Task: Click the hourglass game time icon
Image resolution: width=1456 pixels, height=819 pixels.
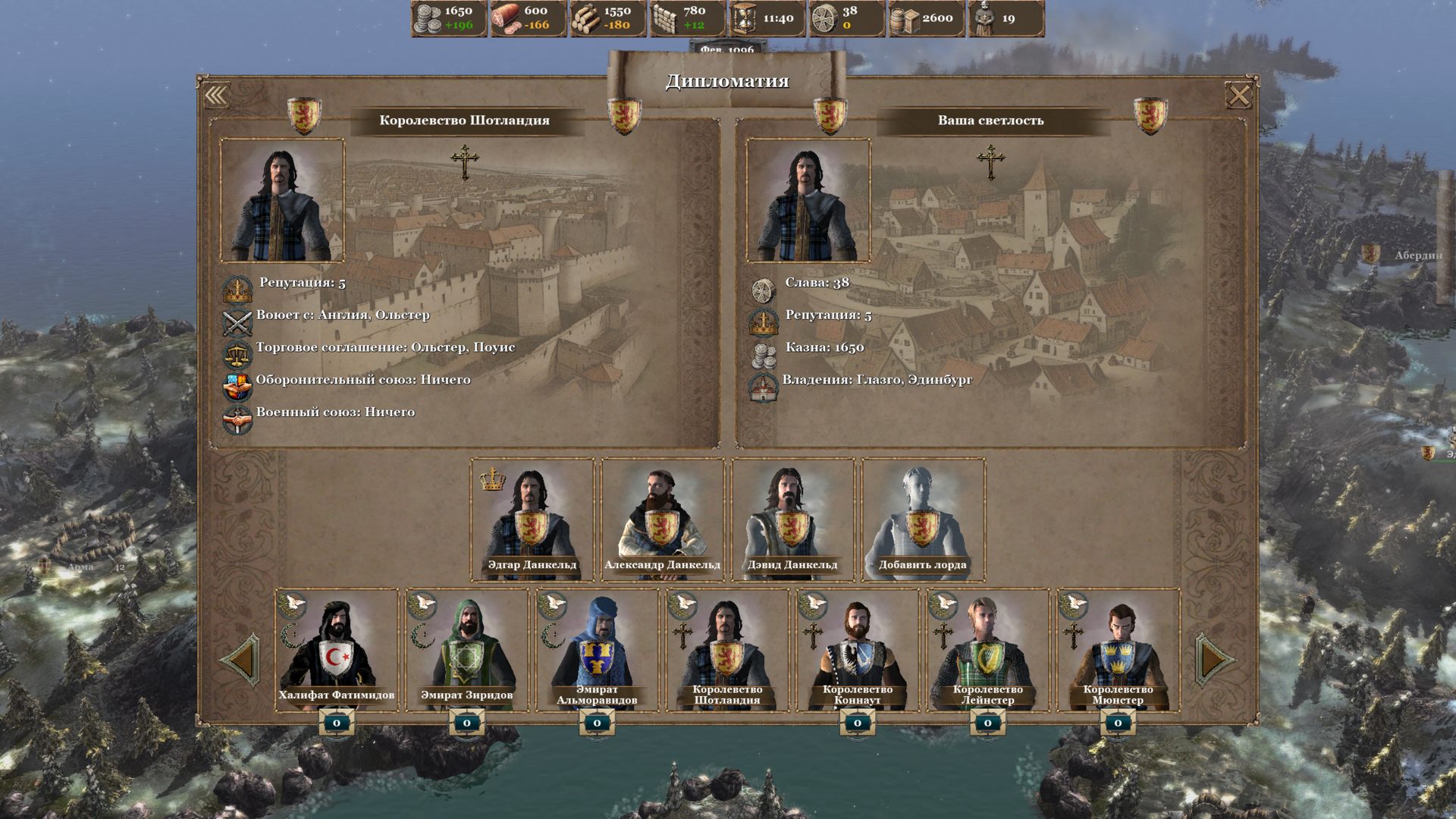Action: pyautogui.click(x=744, y=18)
